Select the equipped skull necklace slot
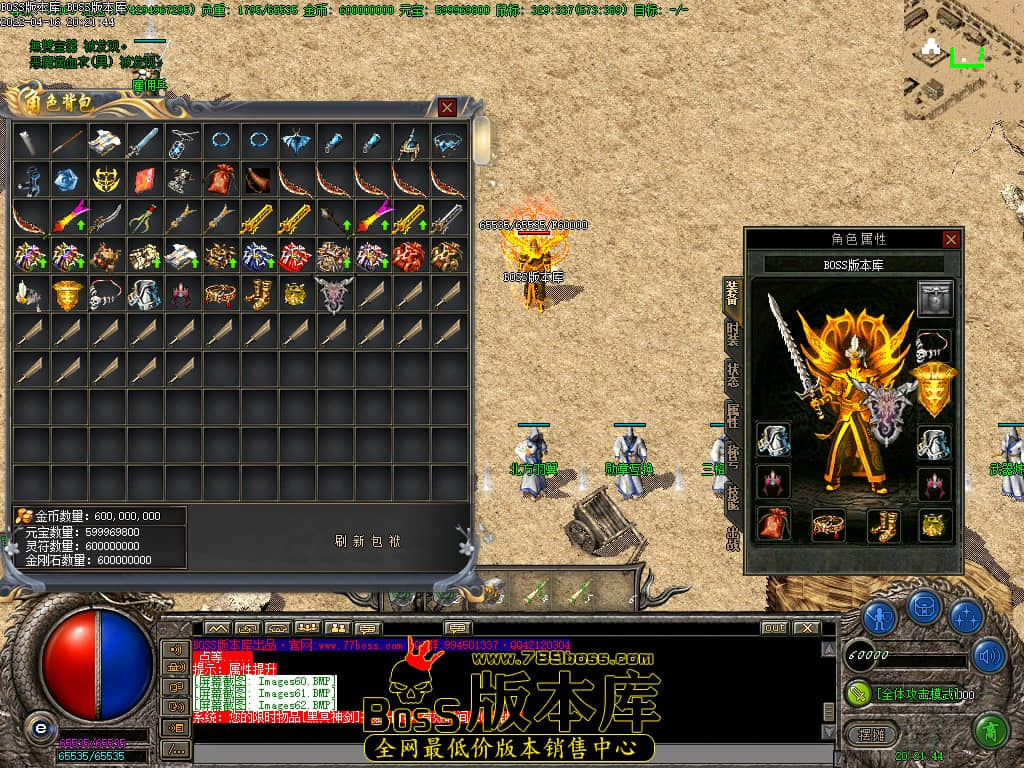This screenshot has width=1024, height=768. pyautogui.click(x=935, y=345)
